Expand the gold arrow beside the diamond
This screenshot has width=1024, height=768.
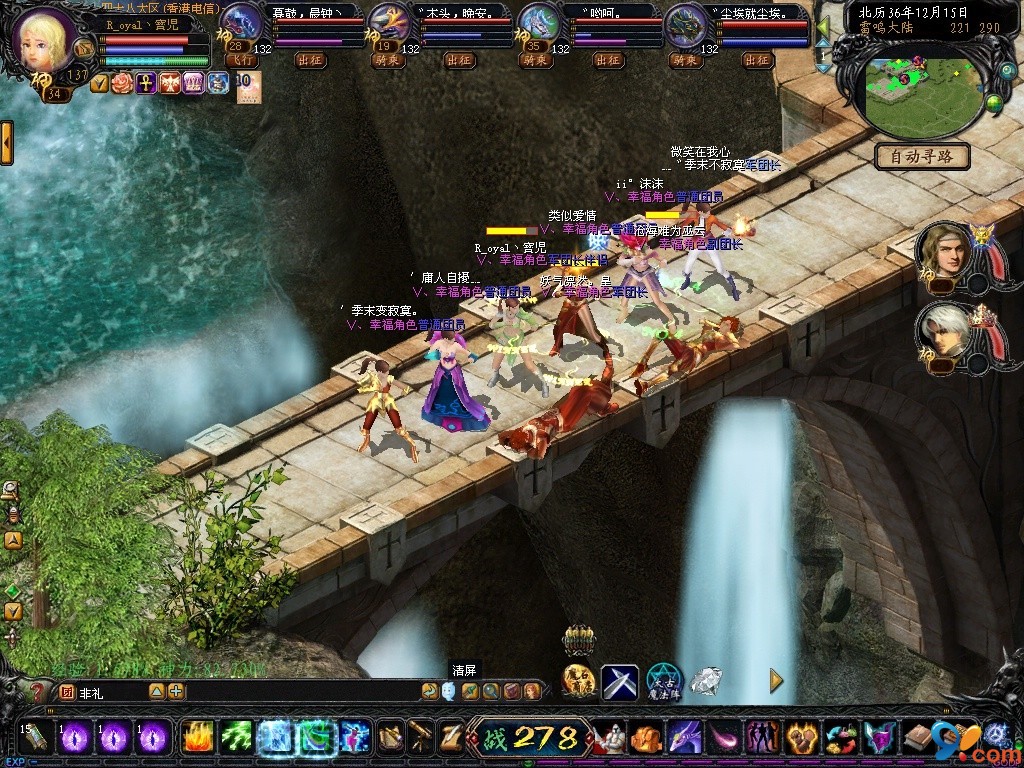[x=776, y=681]
